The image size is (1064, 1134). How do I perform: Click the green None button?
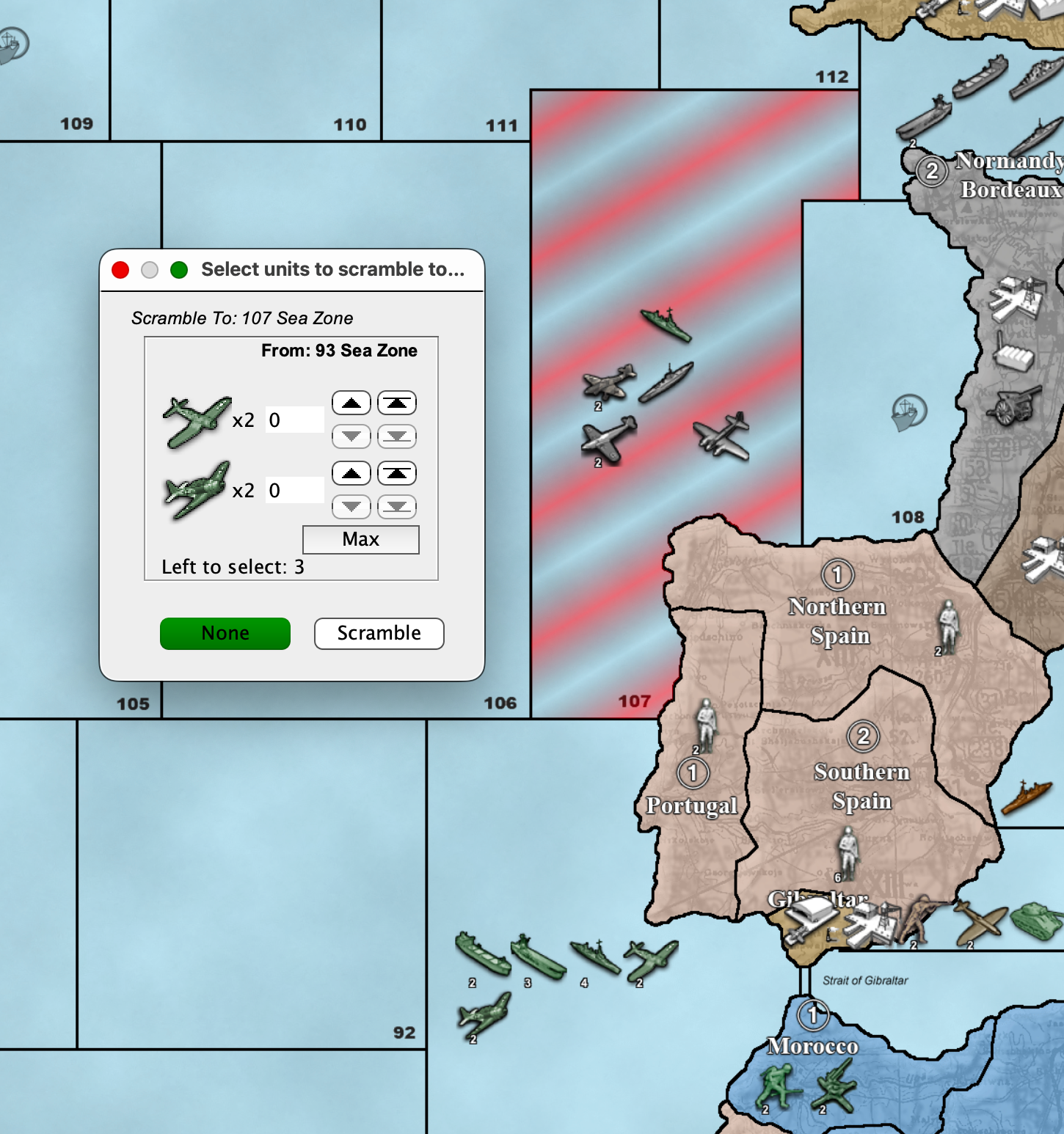(225, 633)
